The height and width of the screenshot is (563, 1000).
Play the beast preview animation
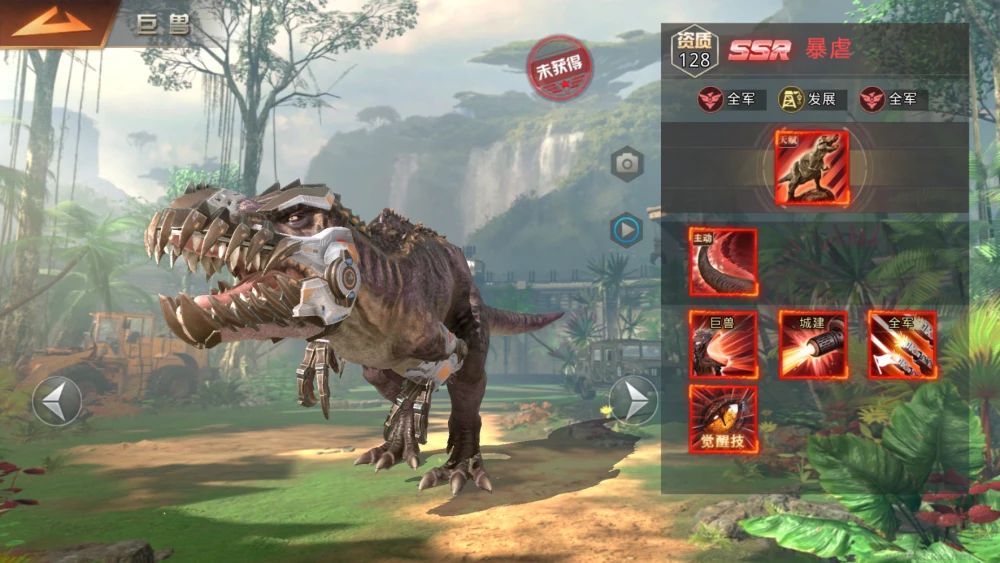point(627,231)
